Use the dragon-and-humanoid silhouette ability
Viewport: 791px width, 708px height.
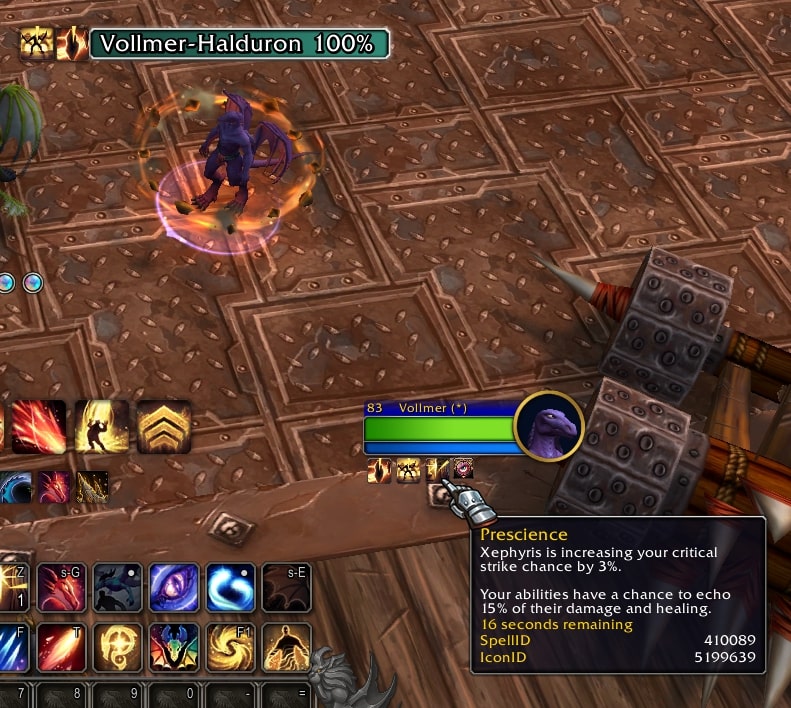(118, 587)
